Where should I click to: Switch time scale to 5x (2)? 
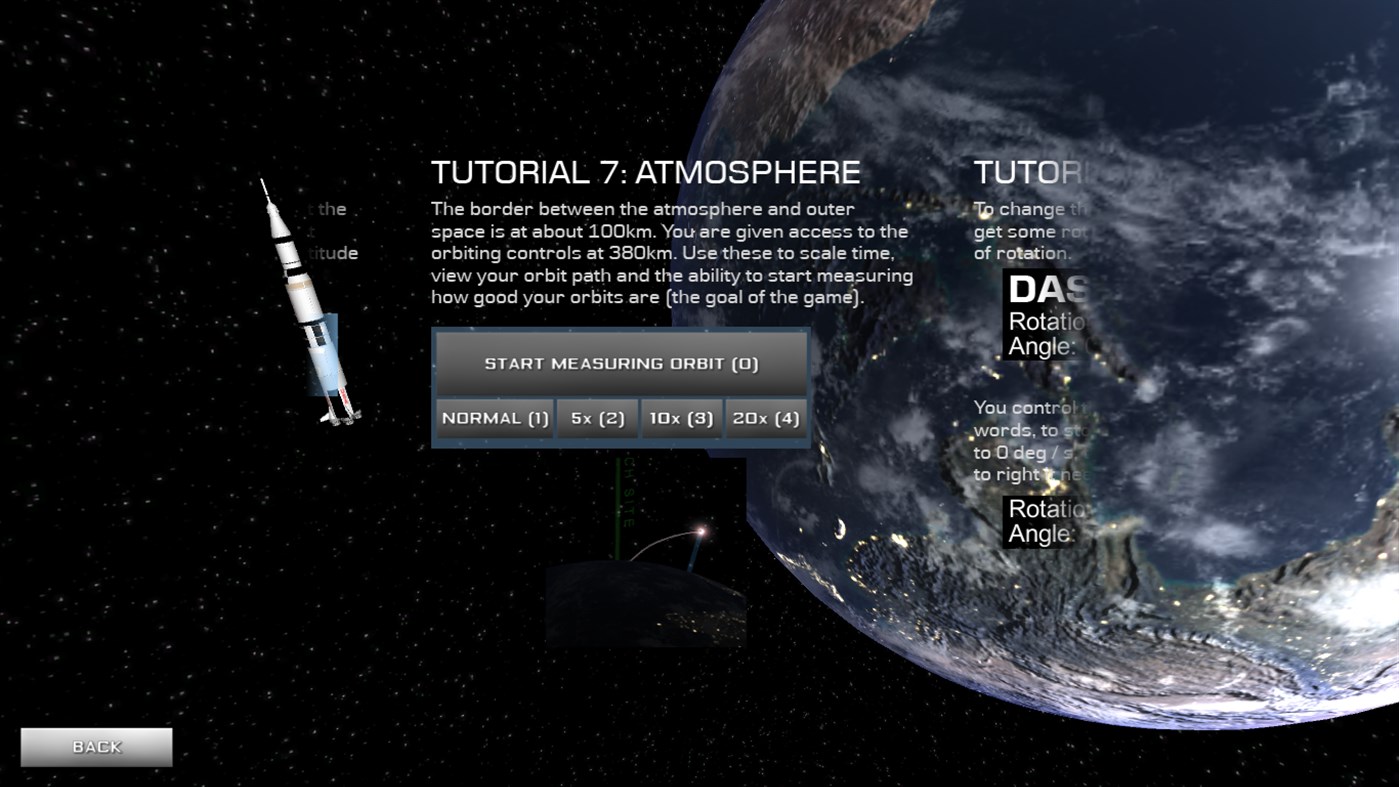596,418
